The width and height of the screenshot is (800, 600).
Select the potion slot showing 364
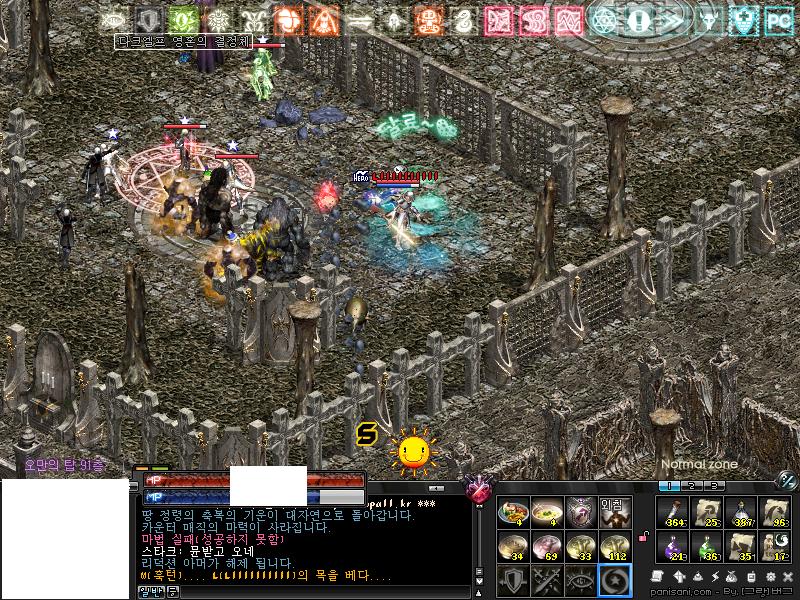pyautogui.click(x=674, y=511)
